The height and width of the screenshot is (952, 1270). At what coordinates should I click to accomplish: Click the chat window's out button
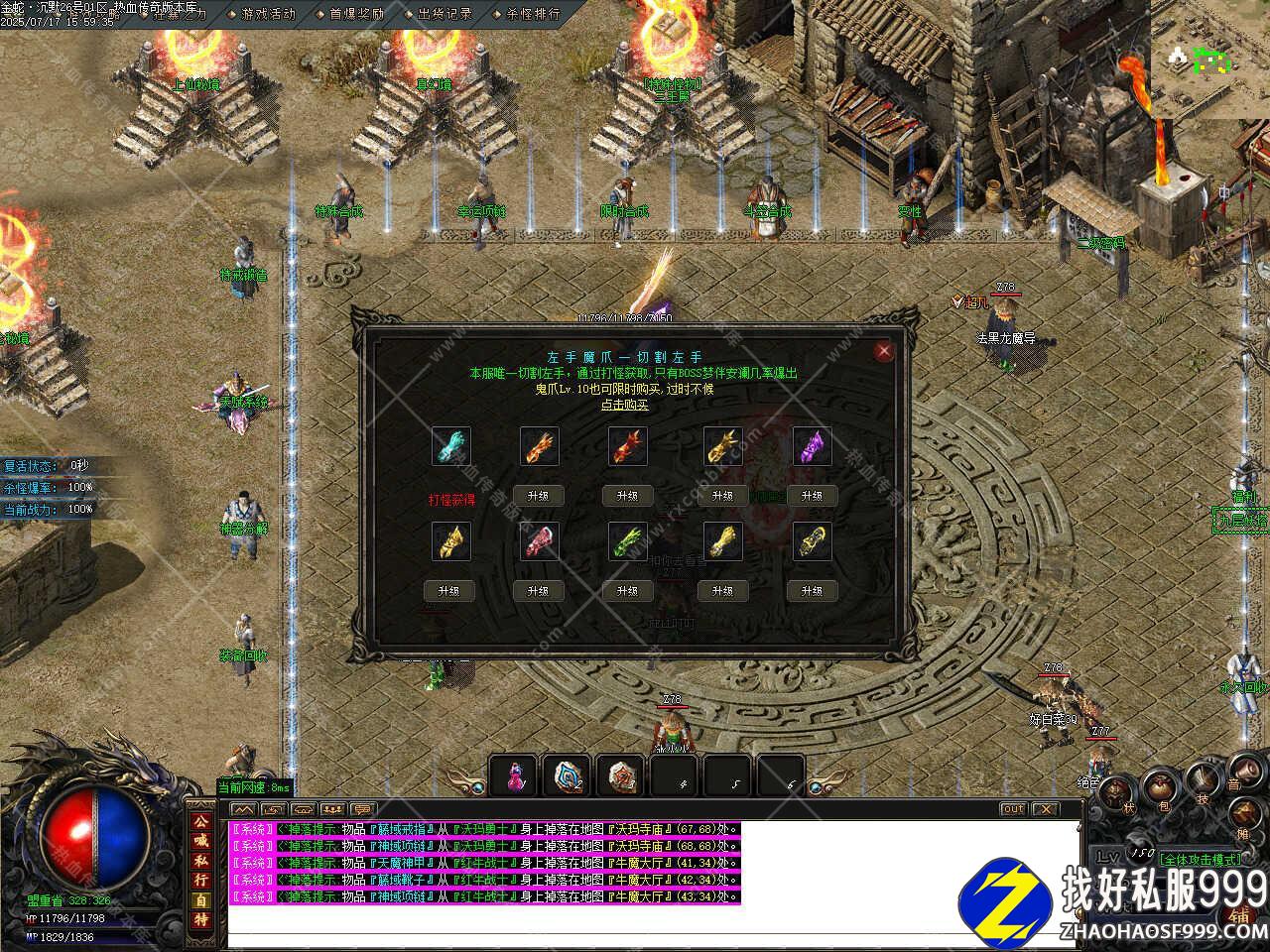click(1012, 809)
